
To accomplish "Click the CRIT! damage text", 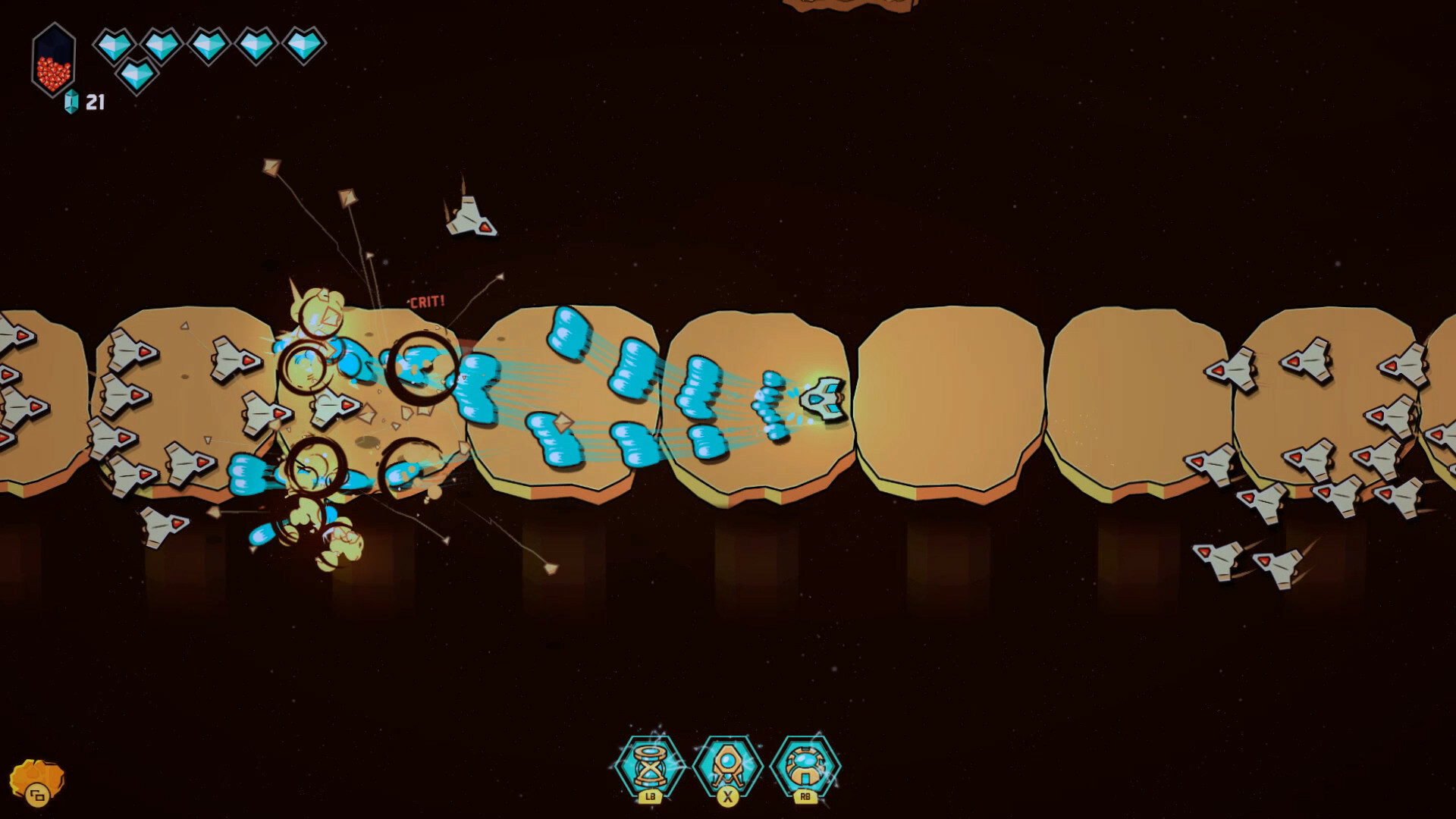I will (x=427, y=300).
